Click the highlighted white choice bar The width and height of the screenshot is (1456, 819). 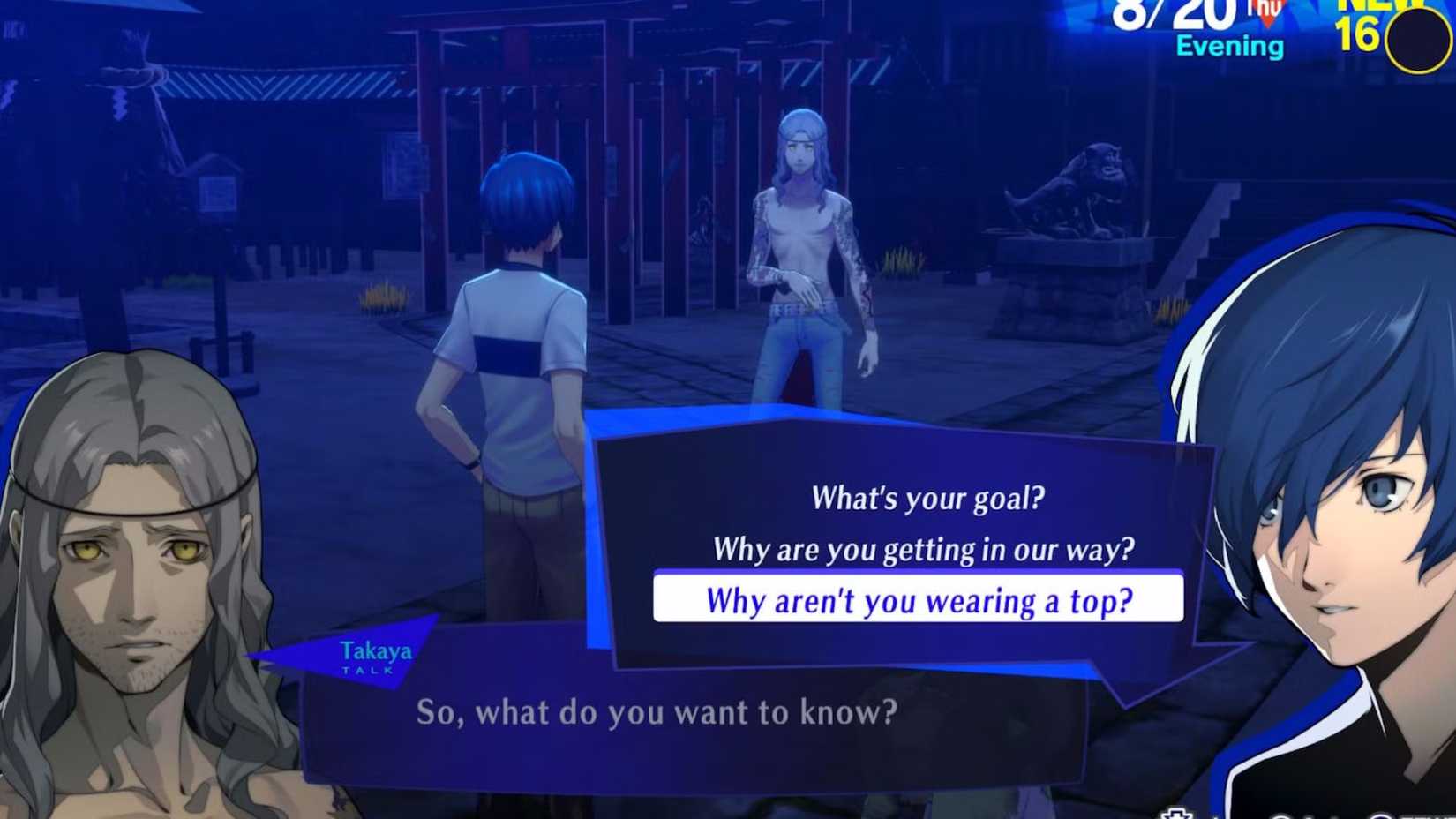pos(922,601)
